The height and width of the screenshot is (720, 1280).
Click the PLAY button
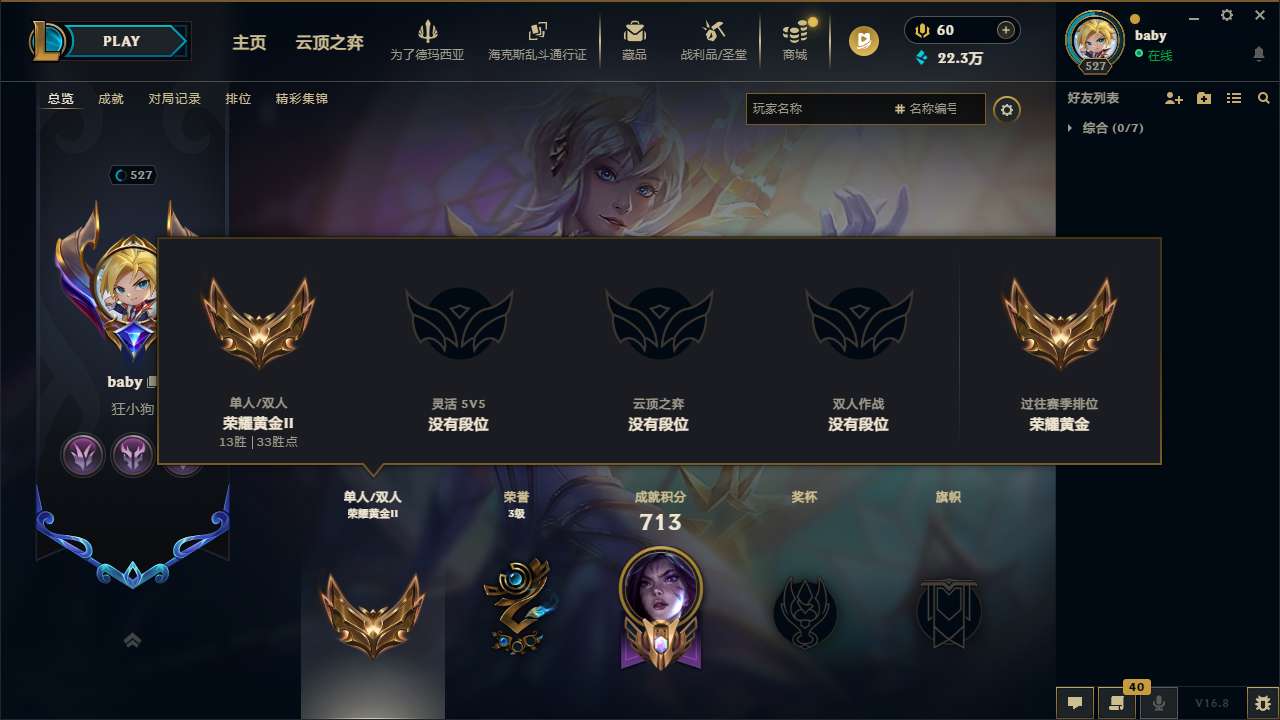coord(122,41)
